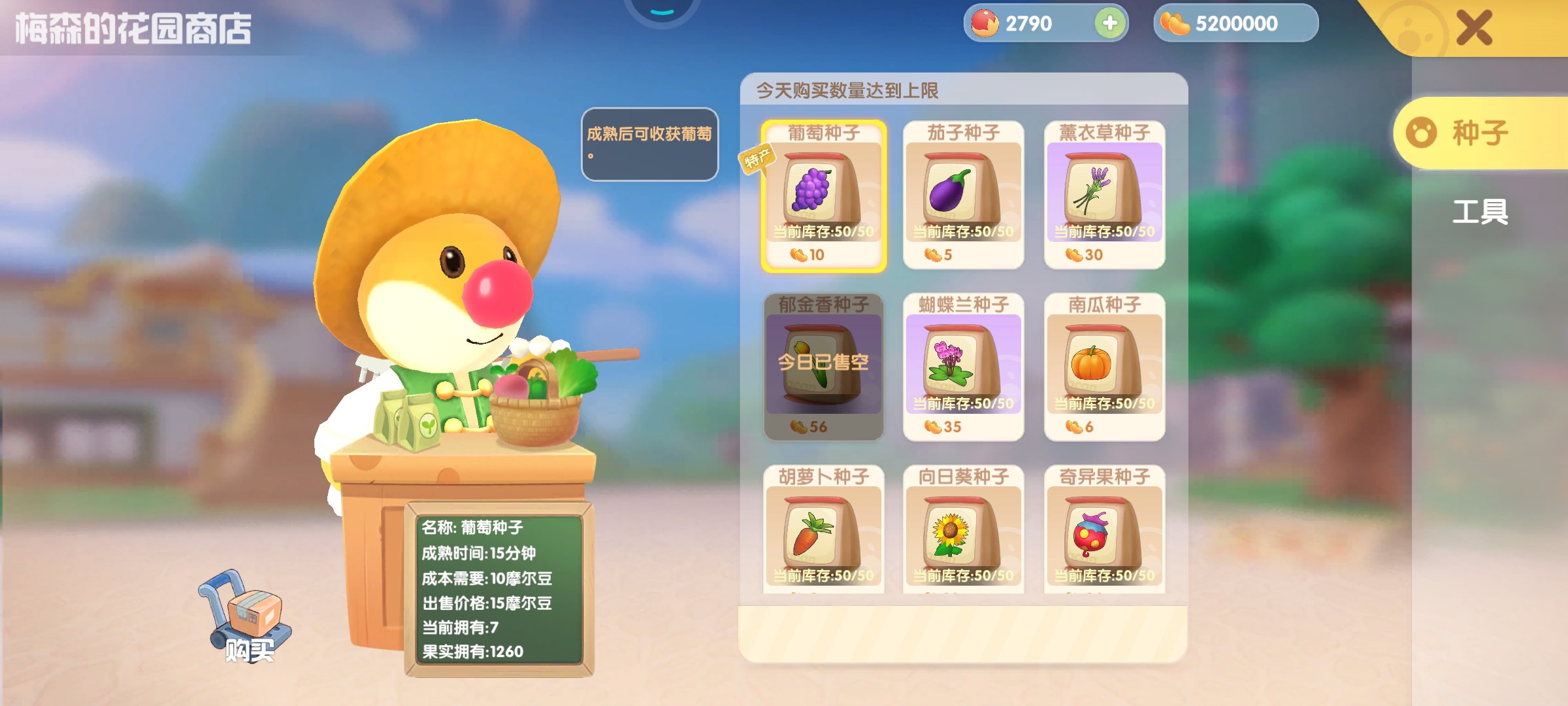The height and width of the screenshot is (706, 1568).
Task: Select the orchid seed (蝴蝶兰种子) item
Action: [963, 366]
